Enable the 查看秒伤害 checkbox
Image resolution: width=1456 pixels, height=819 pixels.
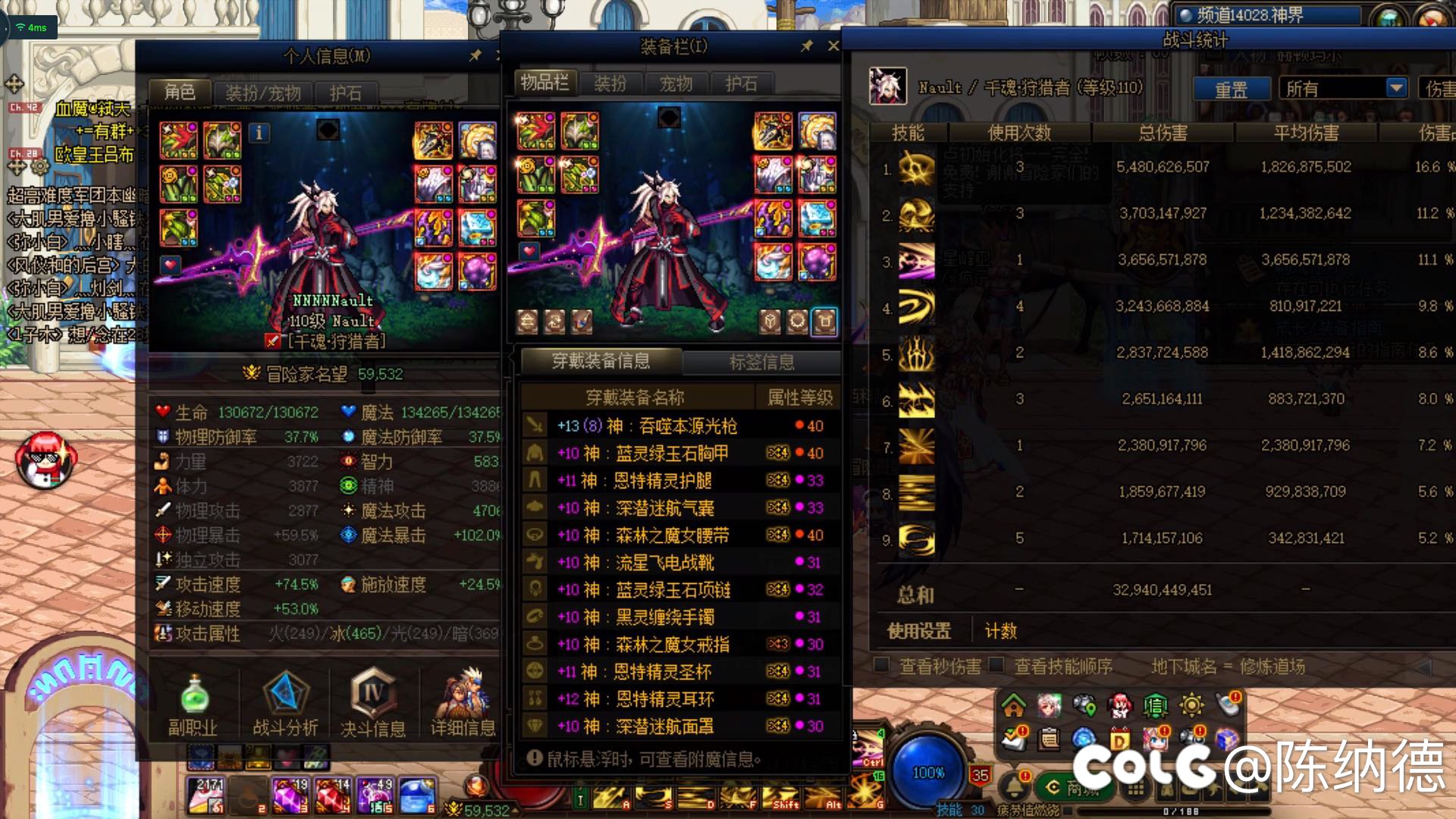pos(882,666)
